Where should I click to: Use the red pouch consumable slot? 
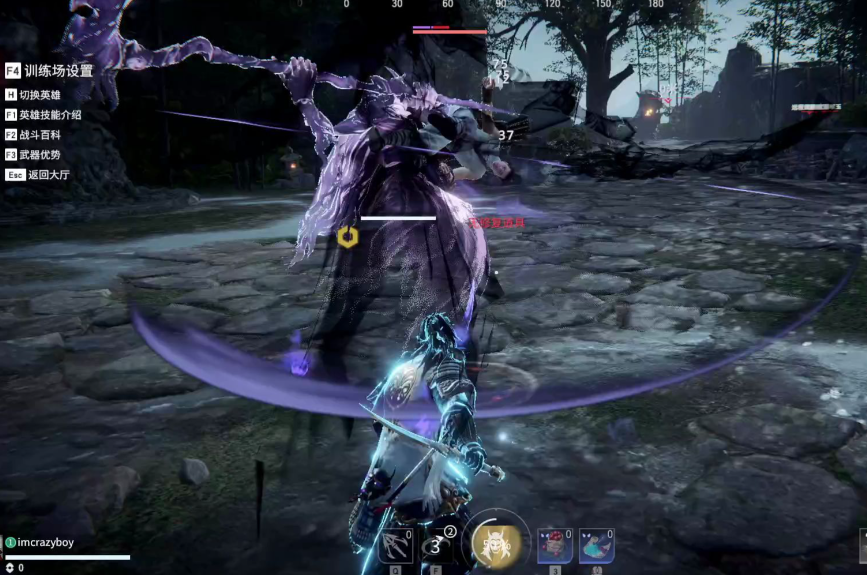coord(554,546)
